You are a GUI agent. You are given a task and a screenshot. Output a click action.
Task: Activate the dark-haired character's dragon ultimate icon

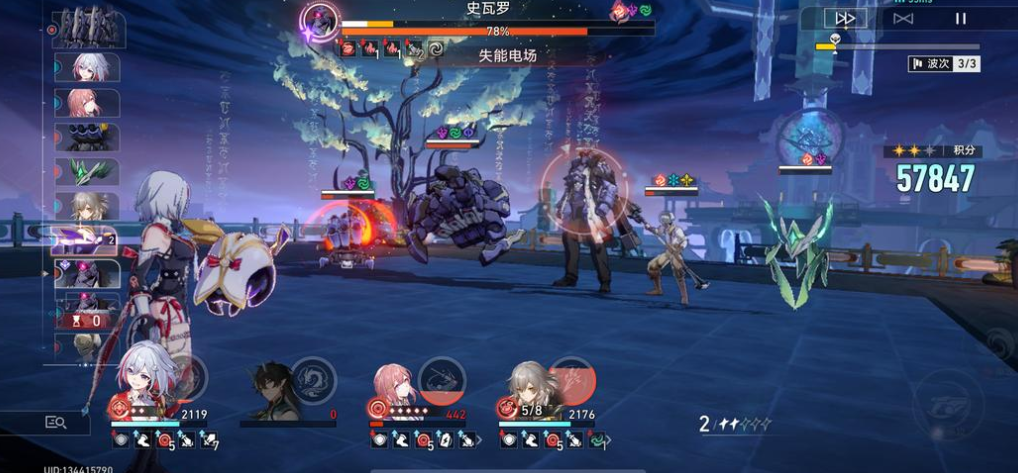[x=313, y=380]
